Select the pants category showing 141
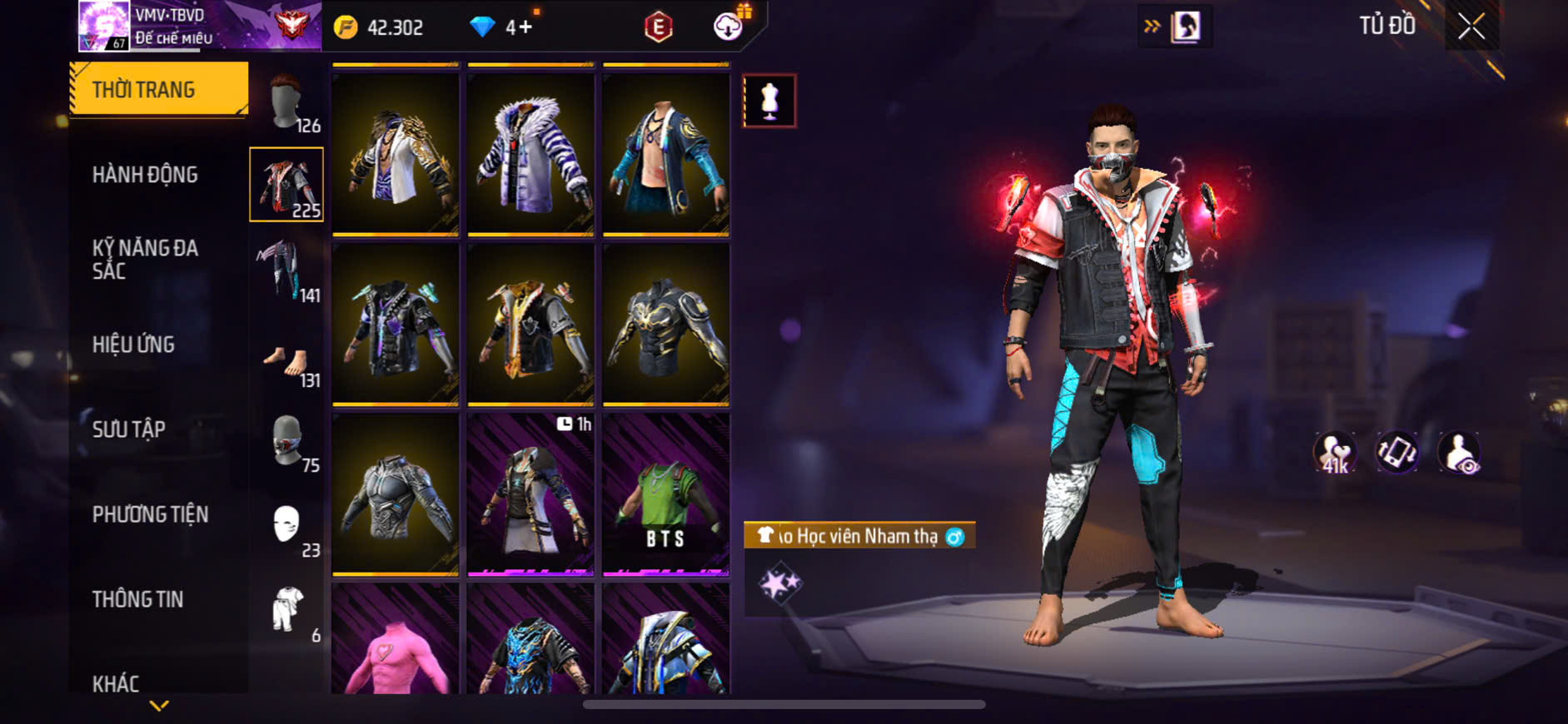 [287, 270]
